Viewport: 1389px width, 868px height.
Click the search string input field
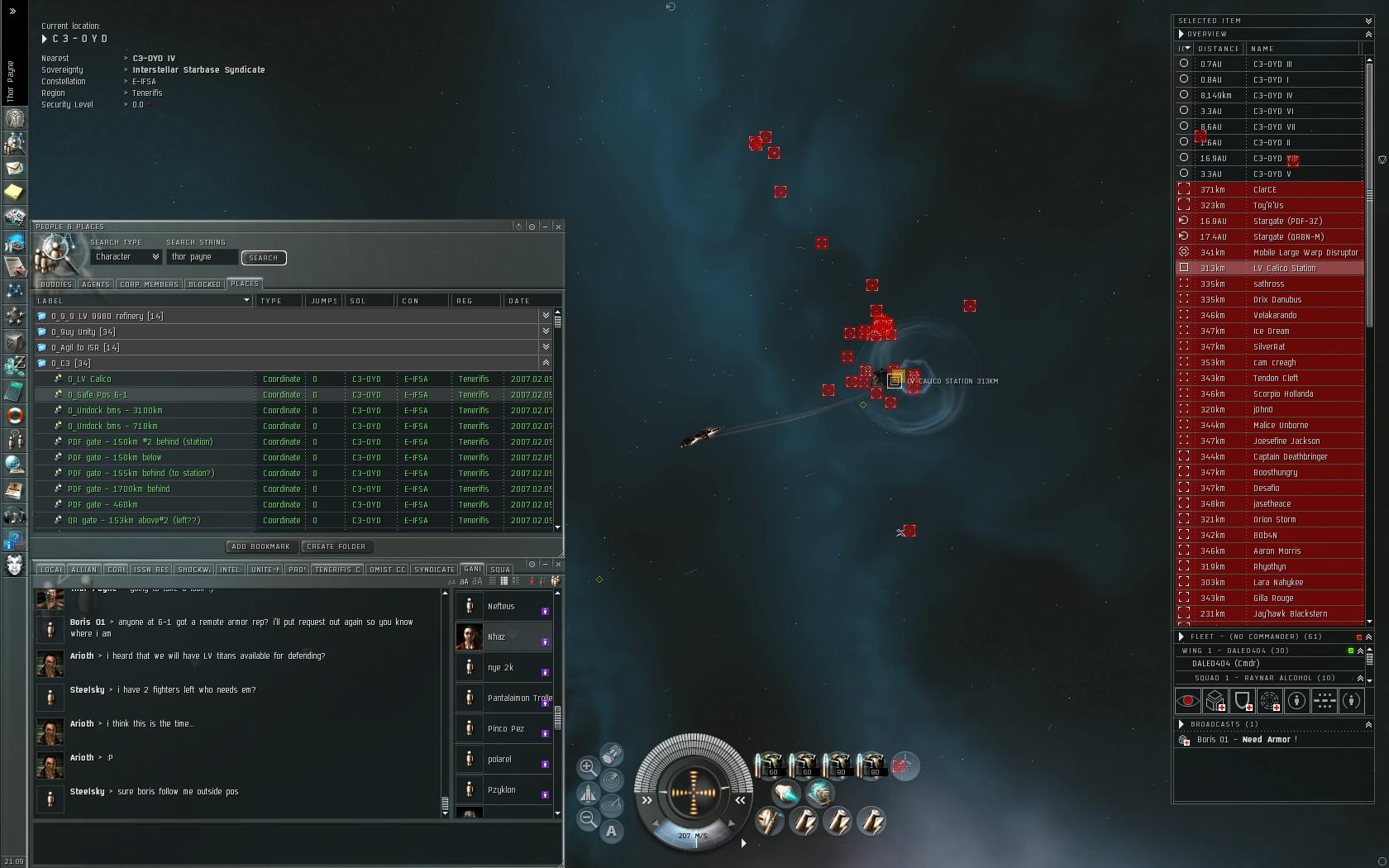[203, 257]
